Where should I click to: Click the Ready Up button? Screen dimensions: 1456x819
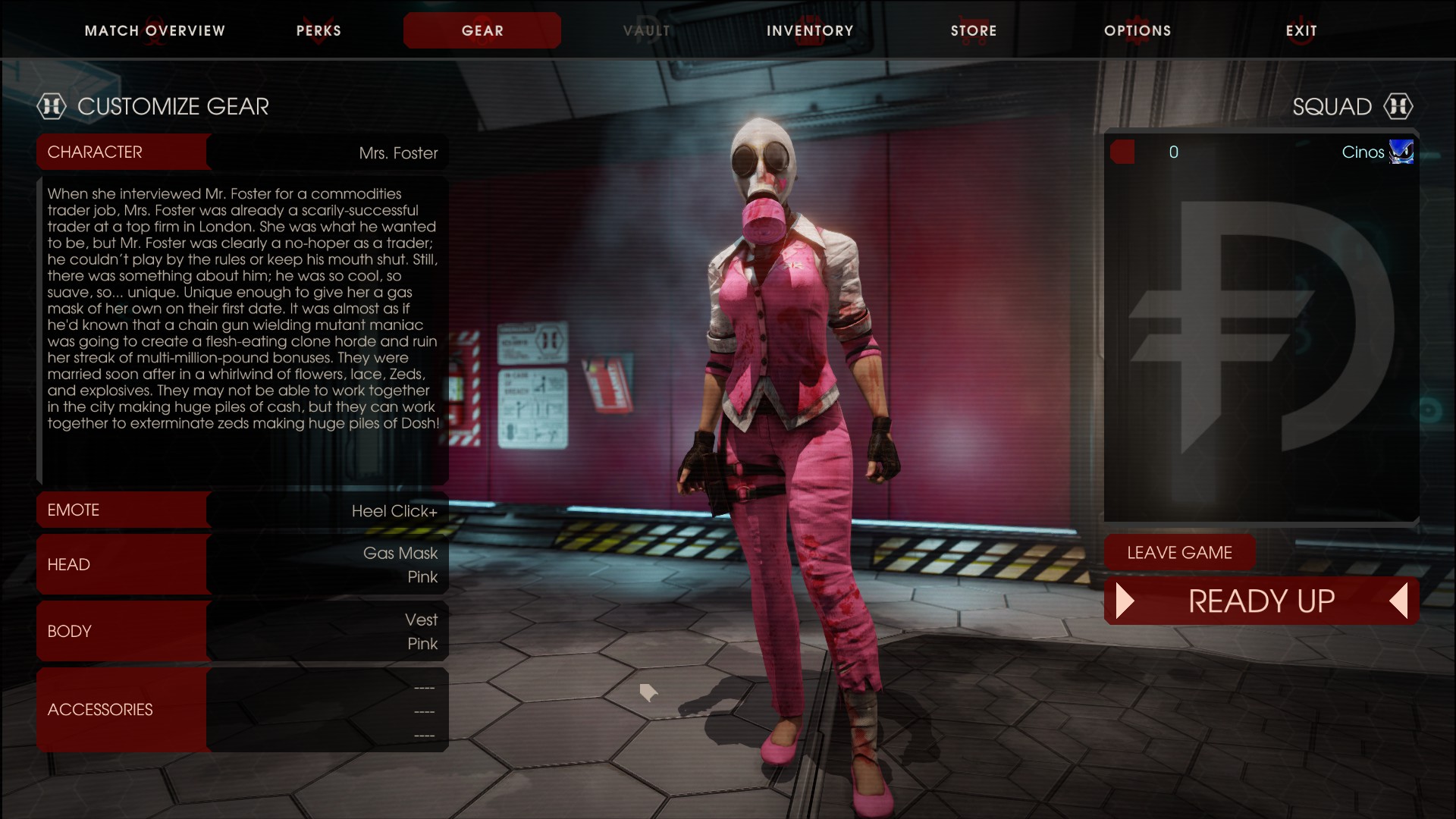[1261, 601]
